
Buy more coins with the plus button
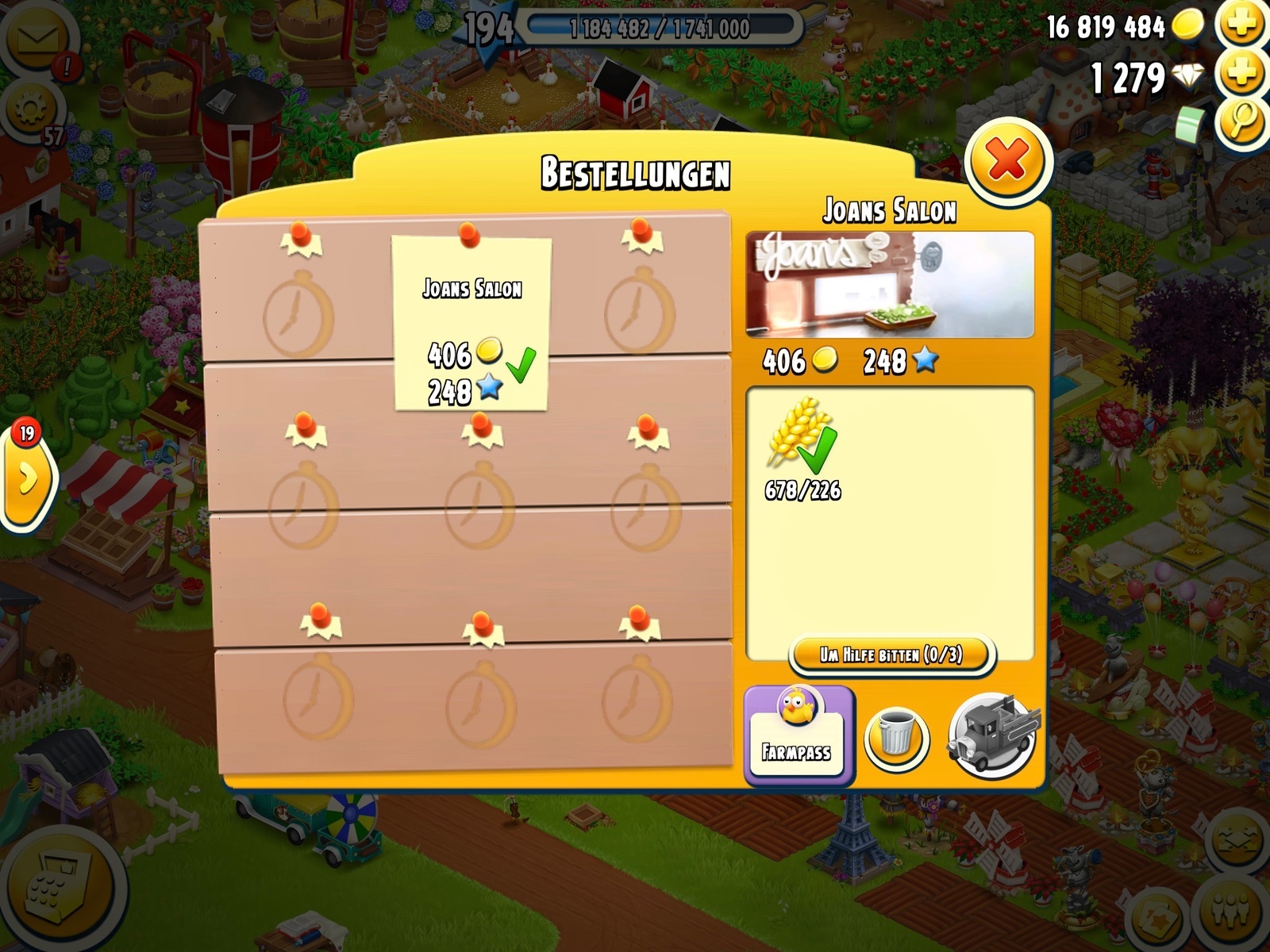click(1242, 24)
